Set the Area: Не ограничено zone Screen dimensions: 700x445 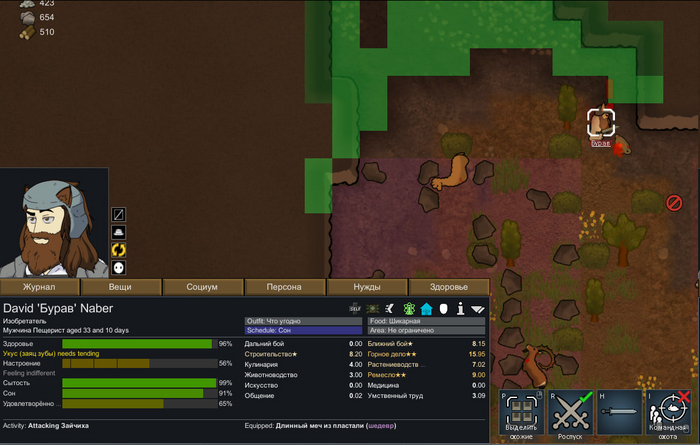click(x=426, y=330)
